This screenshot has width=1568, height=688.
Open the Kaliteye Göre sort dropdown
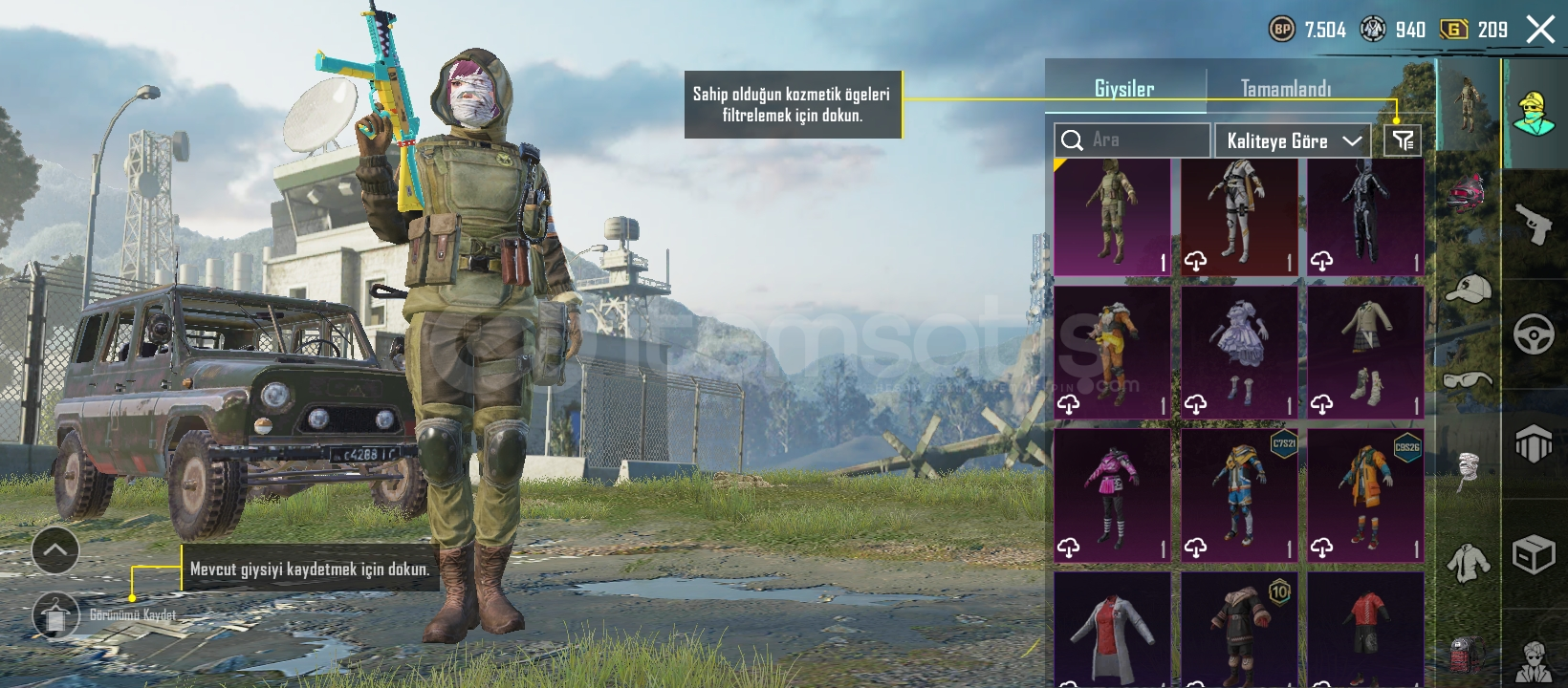1292,141
